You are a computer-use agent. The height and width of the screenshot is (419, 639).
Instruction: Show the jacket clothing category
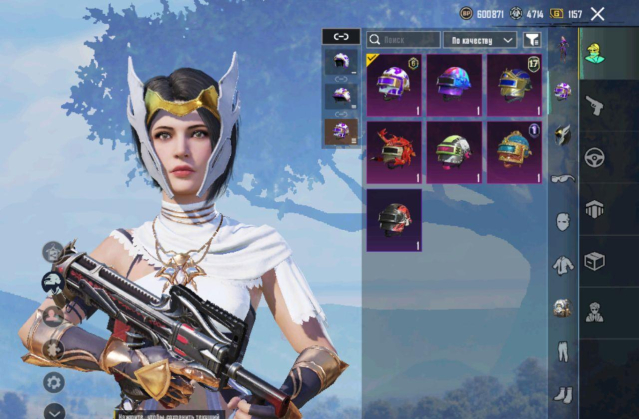click(563, 265)
